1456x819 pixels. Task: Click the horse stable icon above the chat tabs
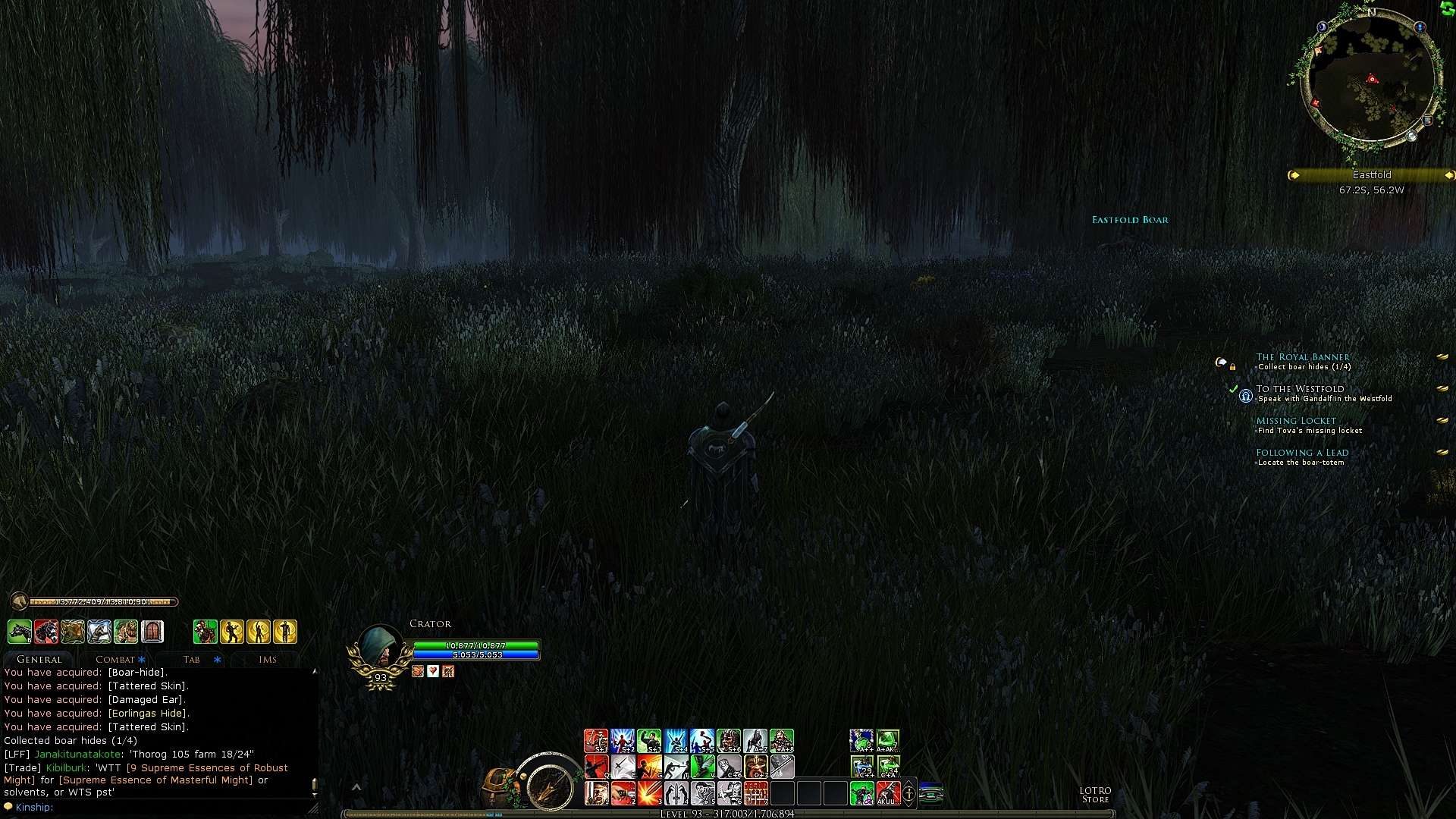click(20, 632)
